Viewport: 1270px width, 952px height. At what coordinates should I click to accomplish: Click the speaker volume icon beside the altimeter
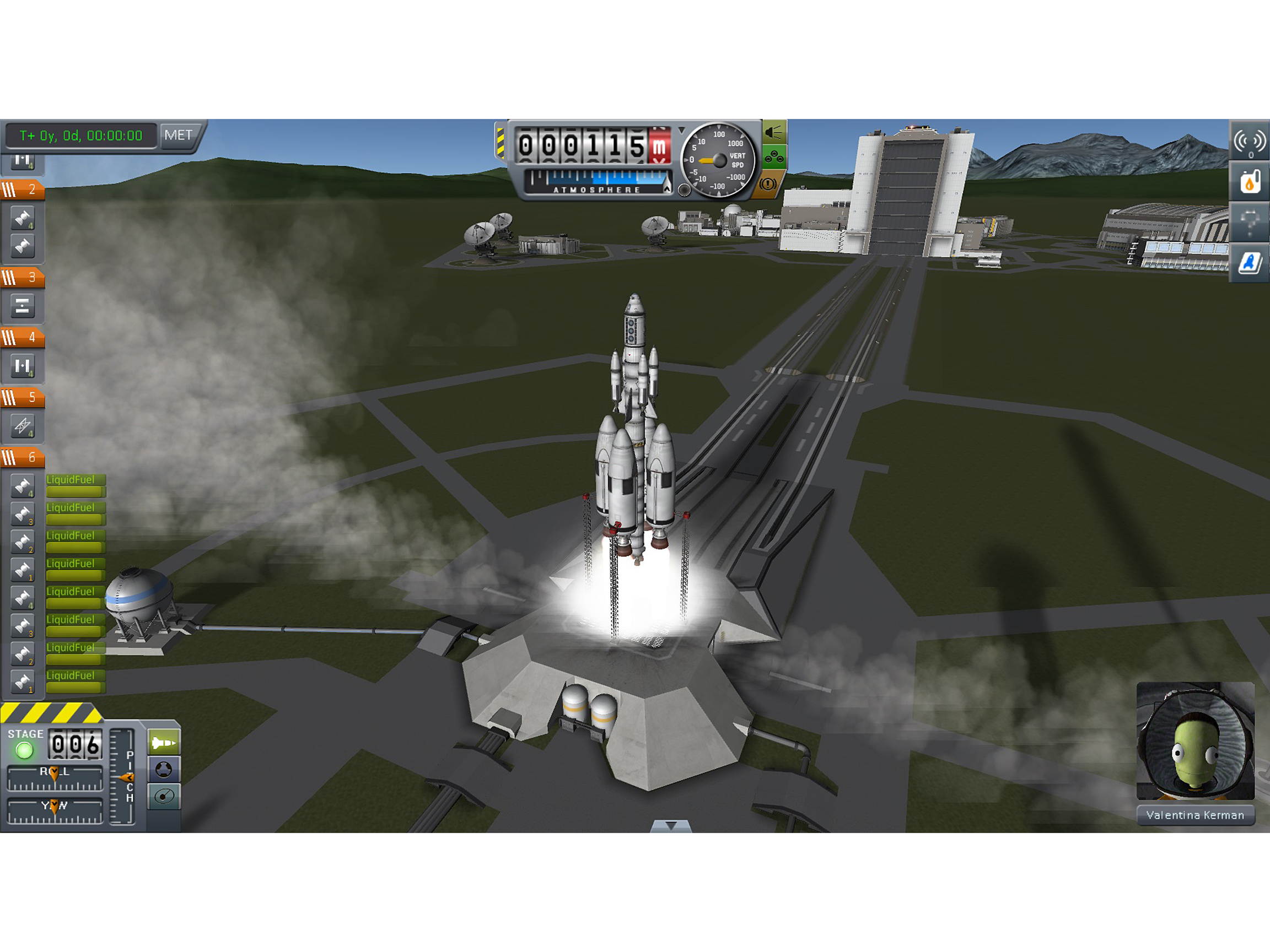[x=774, y=132]
